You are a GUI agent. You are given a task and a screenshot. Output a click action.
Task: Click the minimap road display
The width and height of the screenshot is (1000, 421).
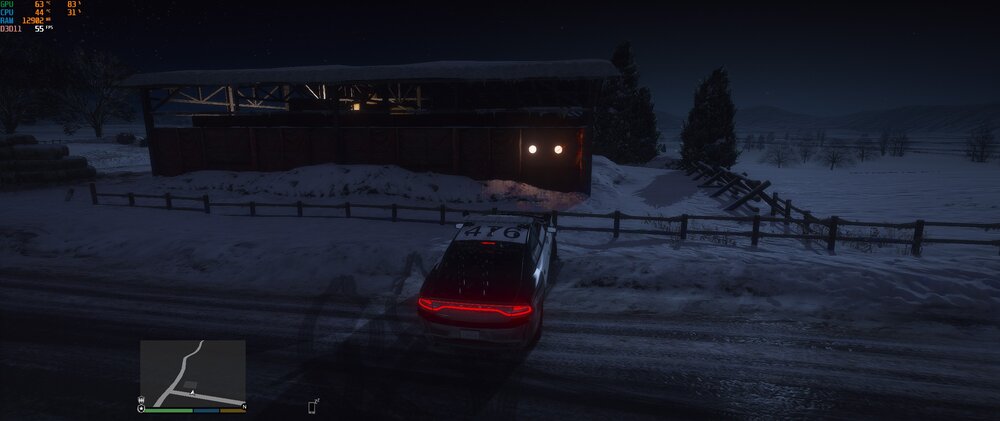point(192,372)
